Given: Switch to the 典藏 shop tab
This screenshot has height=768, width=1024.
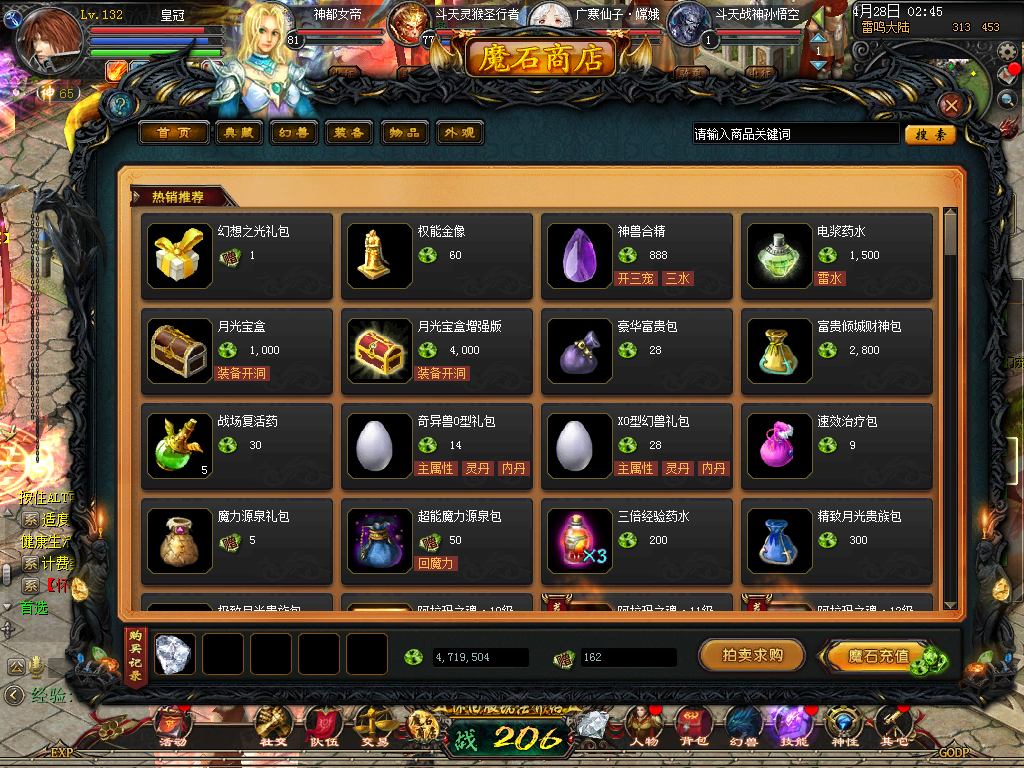Looking at the screenshot, I should pos(238,133).
